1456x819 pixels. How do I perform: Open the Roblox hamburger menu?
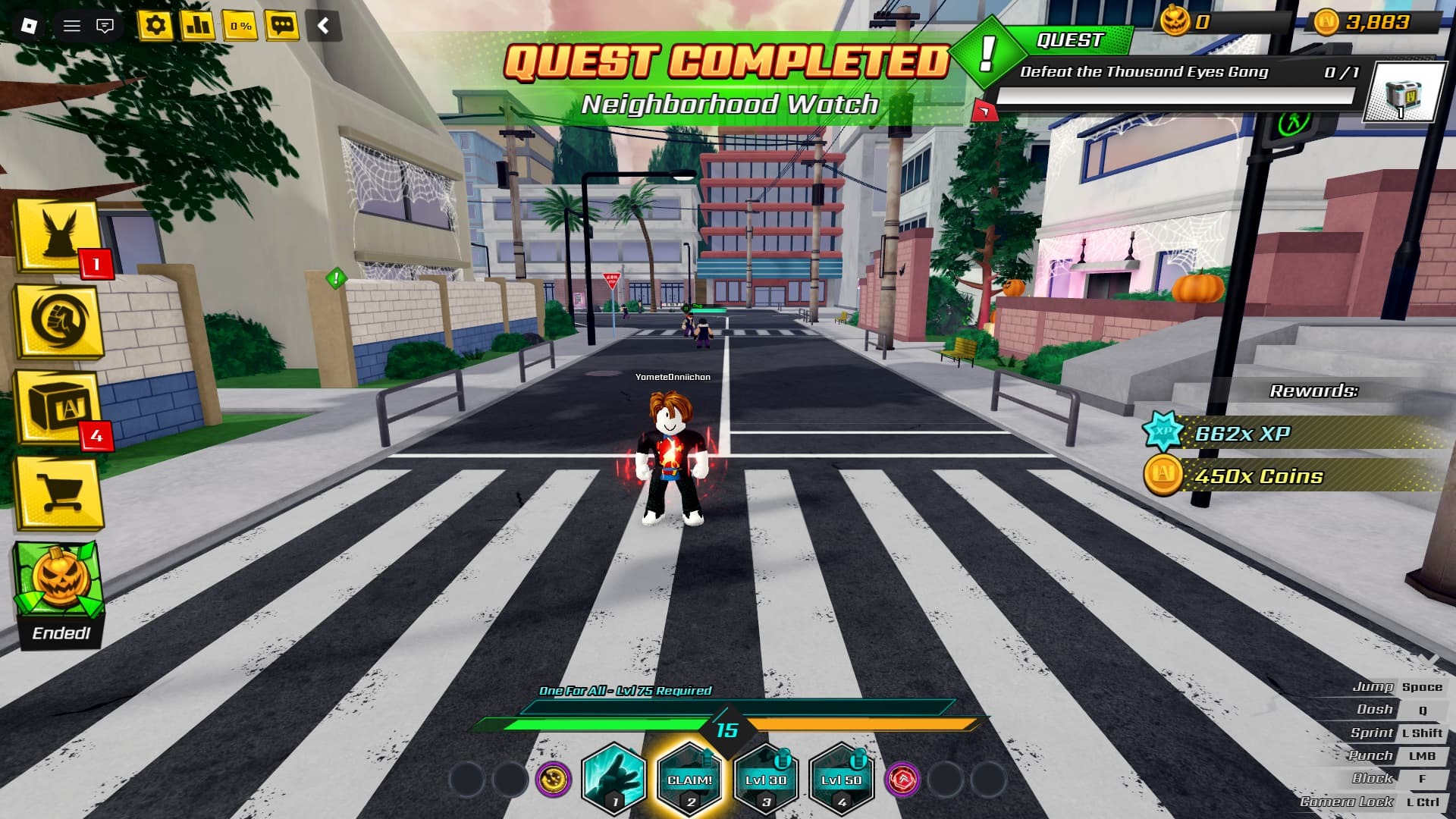click(73, 24)
